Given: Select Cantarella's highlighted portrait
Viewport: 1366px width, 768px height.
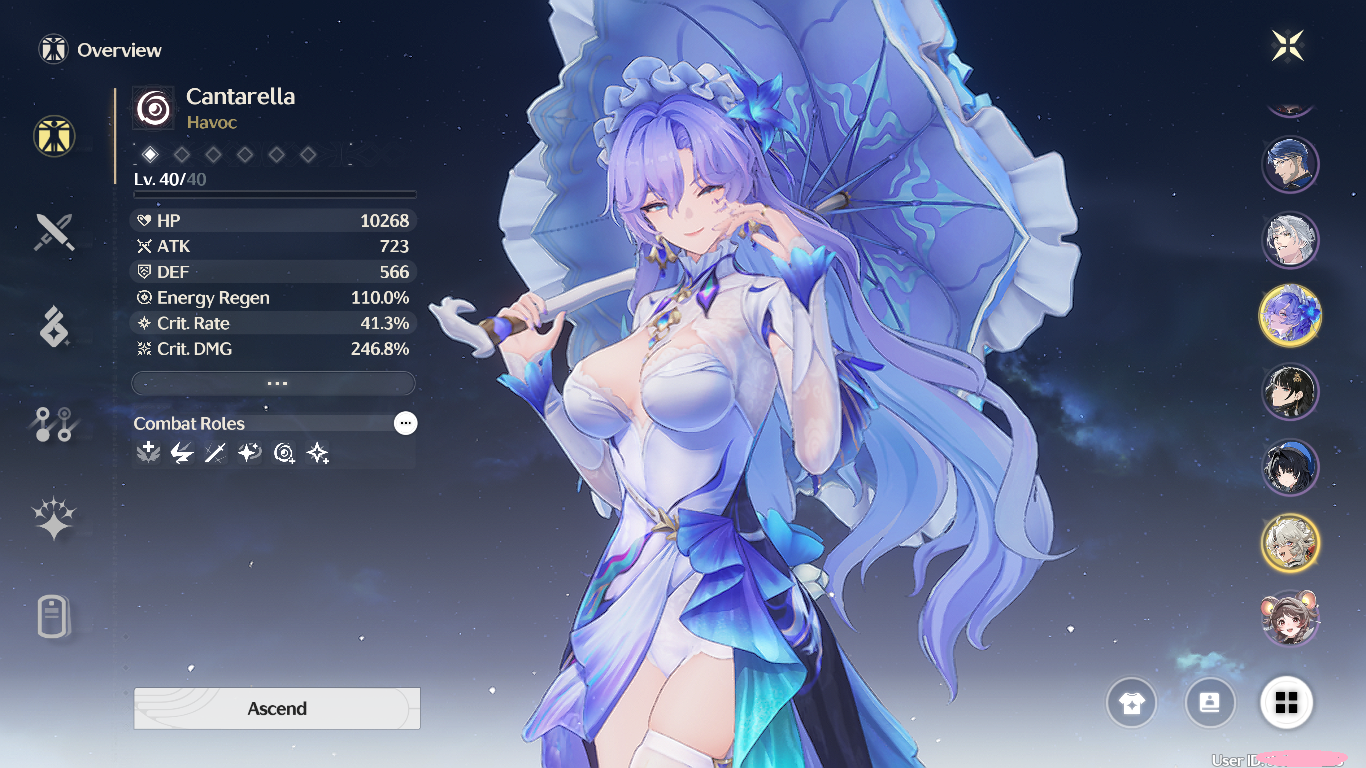Looking at the screenshot, I should (x=1290, y=316).
